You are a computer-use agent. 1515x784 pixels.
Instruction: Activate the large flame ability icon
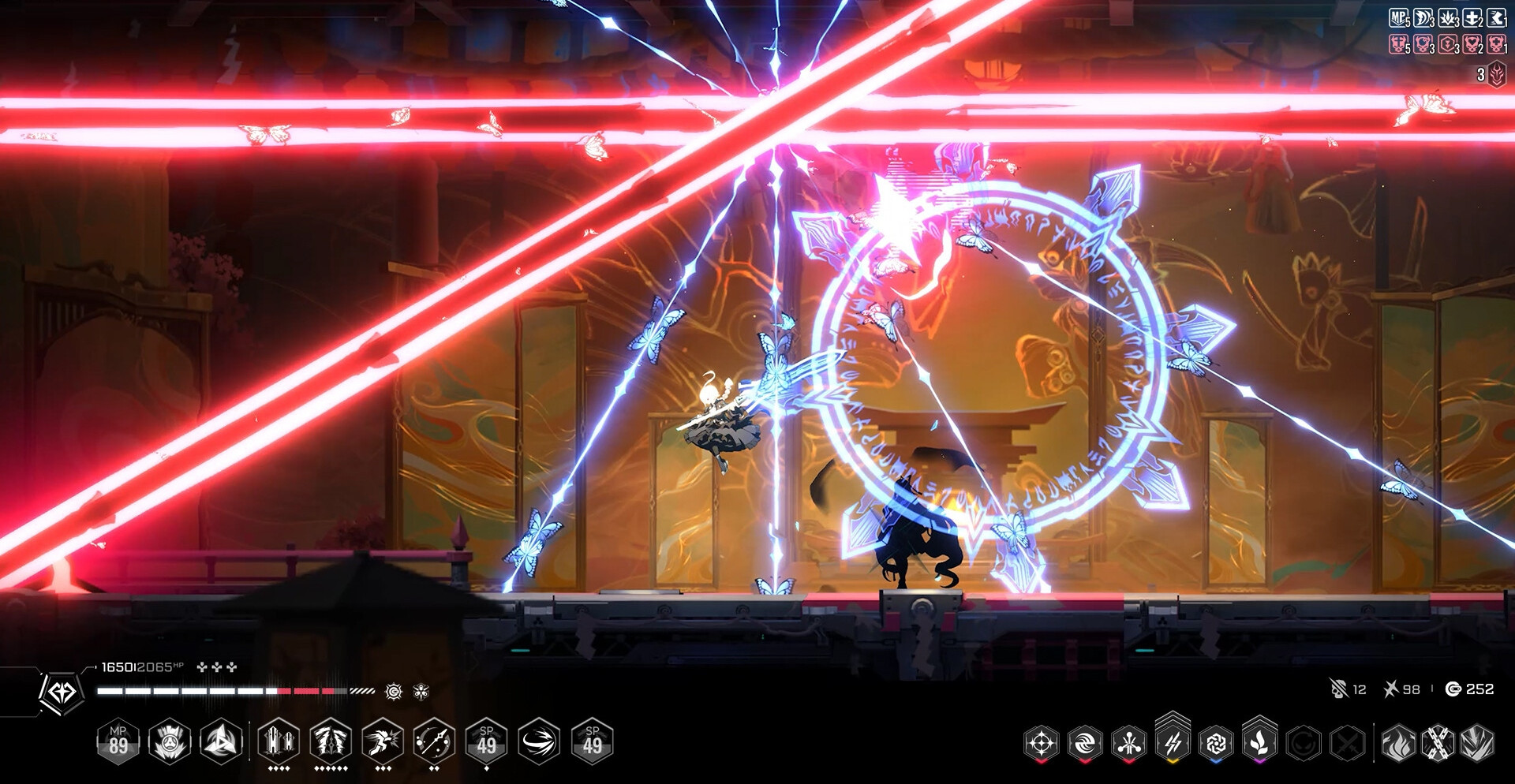pyautogui.click(x=1398, y=743)
